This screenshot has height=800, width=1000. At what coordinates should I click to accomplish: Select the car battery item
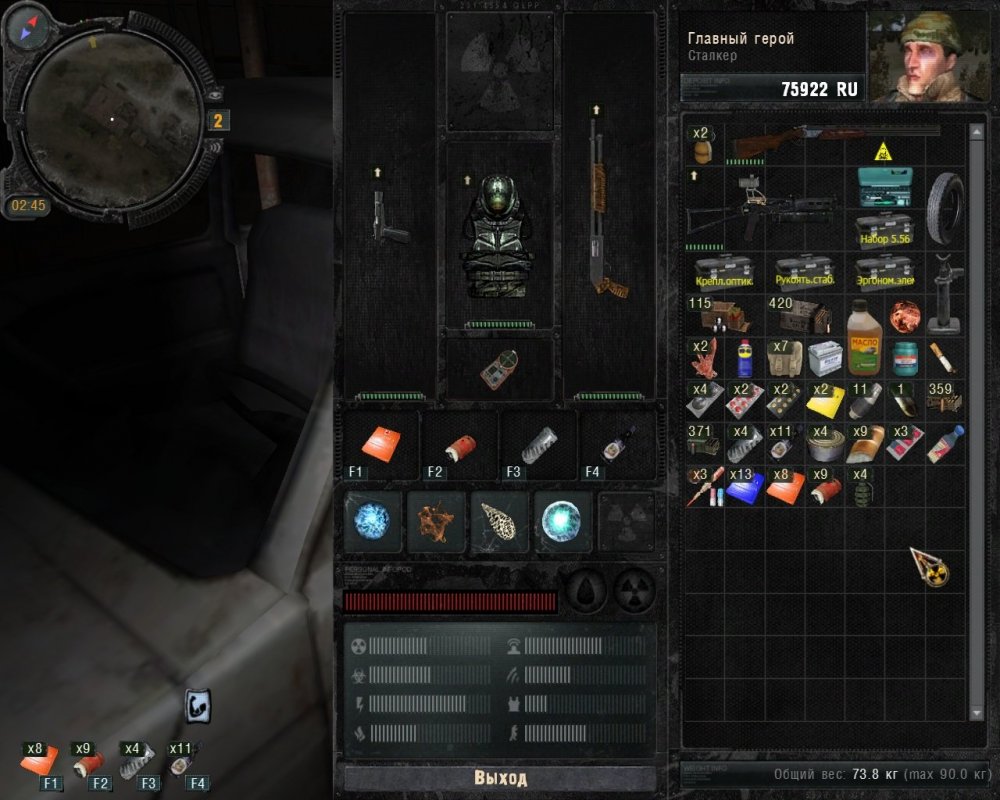823,357
